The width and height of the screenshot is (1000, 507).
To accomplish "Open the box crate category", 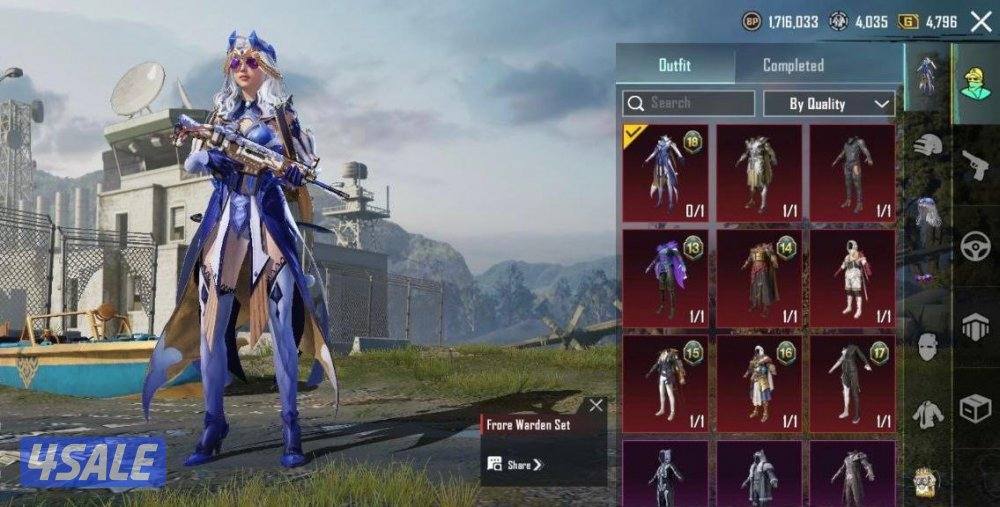I will (x=975, y=408).
